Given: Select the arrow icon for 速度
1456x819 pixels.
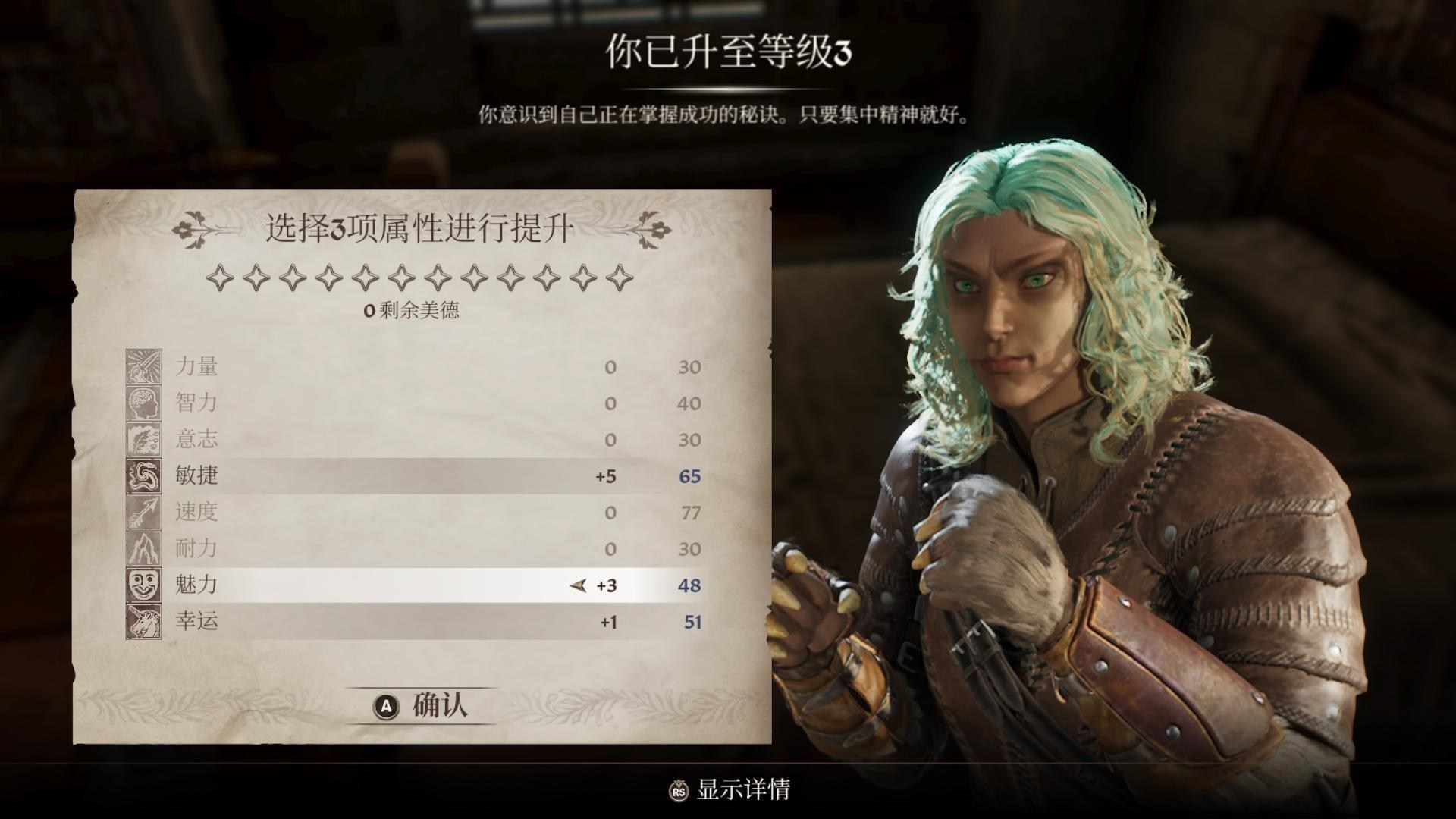Looking at the screenshot, I should click(146, 512).
